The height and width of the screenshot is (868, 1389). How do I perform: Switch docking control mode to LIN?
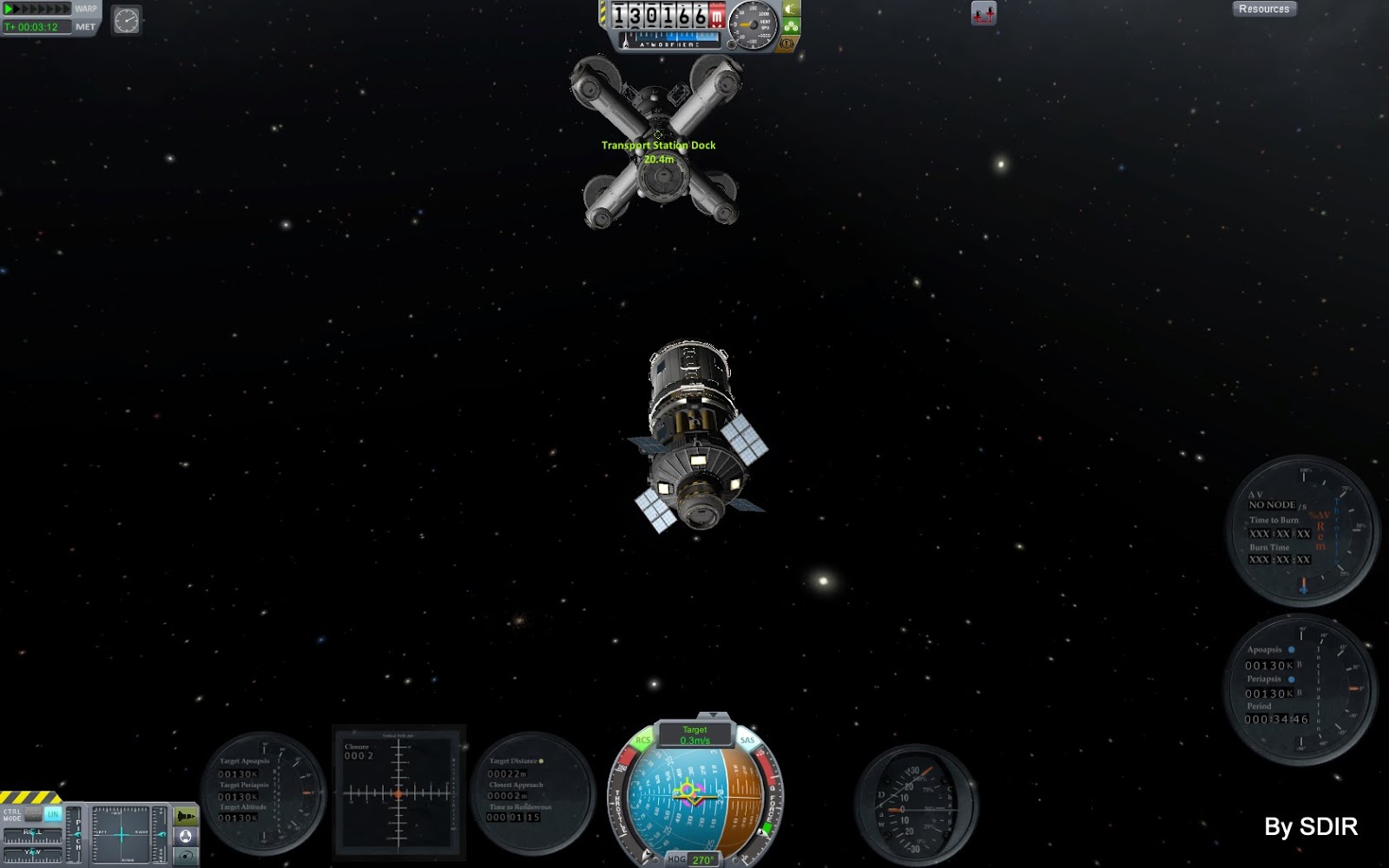(x=54, y=814)
